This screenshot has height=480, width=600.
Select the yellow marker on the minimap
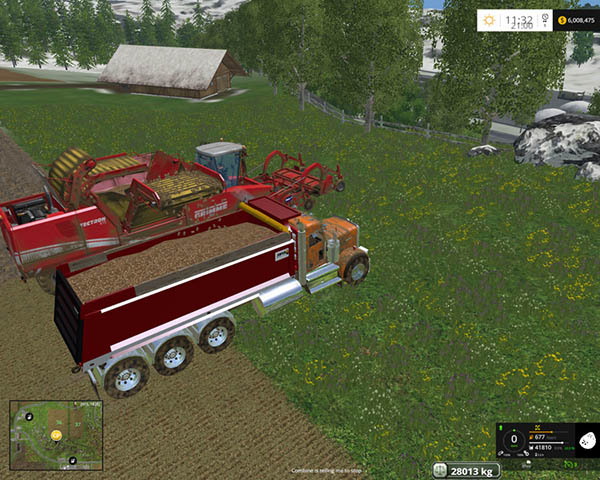56,435
